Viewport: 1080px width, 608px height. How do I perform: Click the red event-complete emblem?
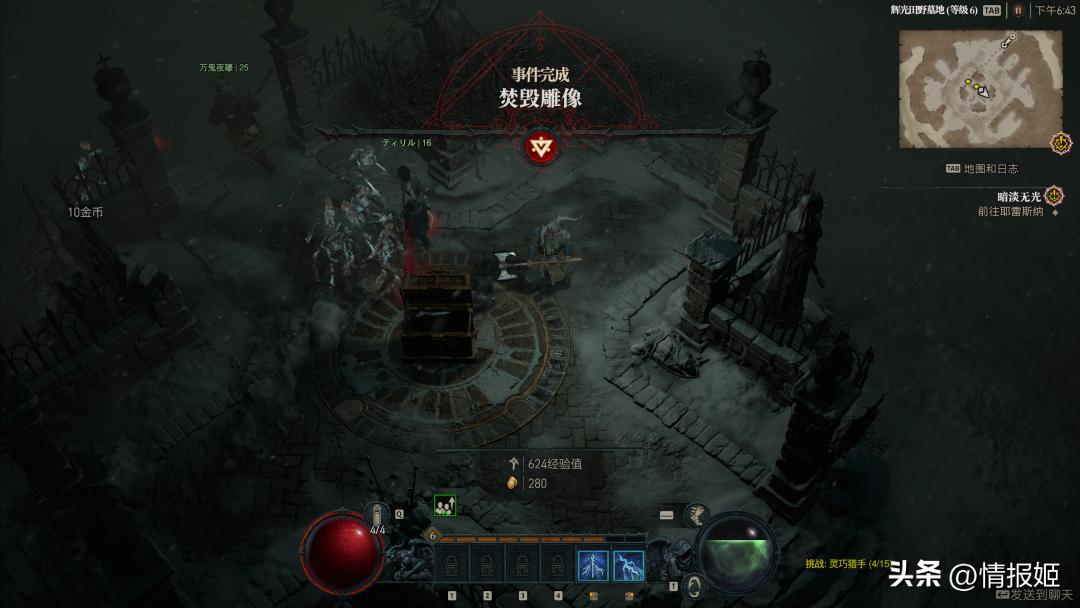tap(540, 148)
